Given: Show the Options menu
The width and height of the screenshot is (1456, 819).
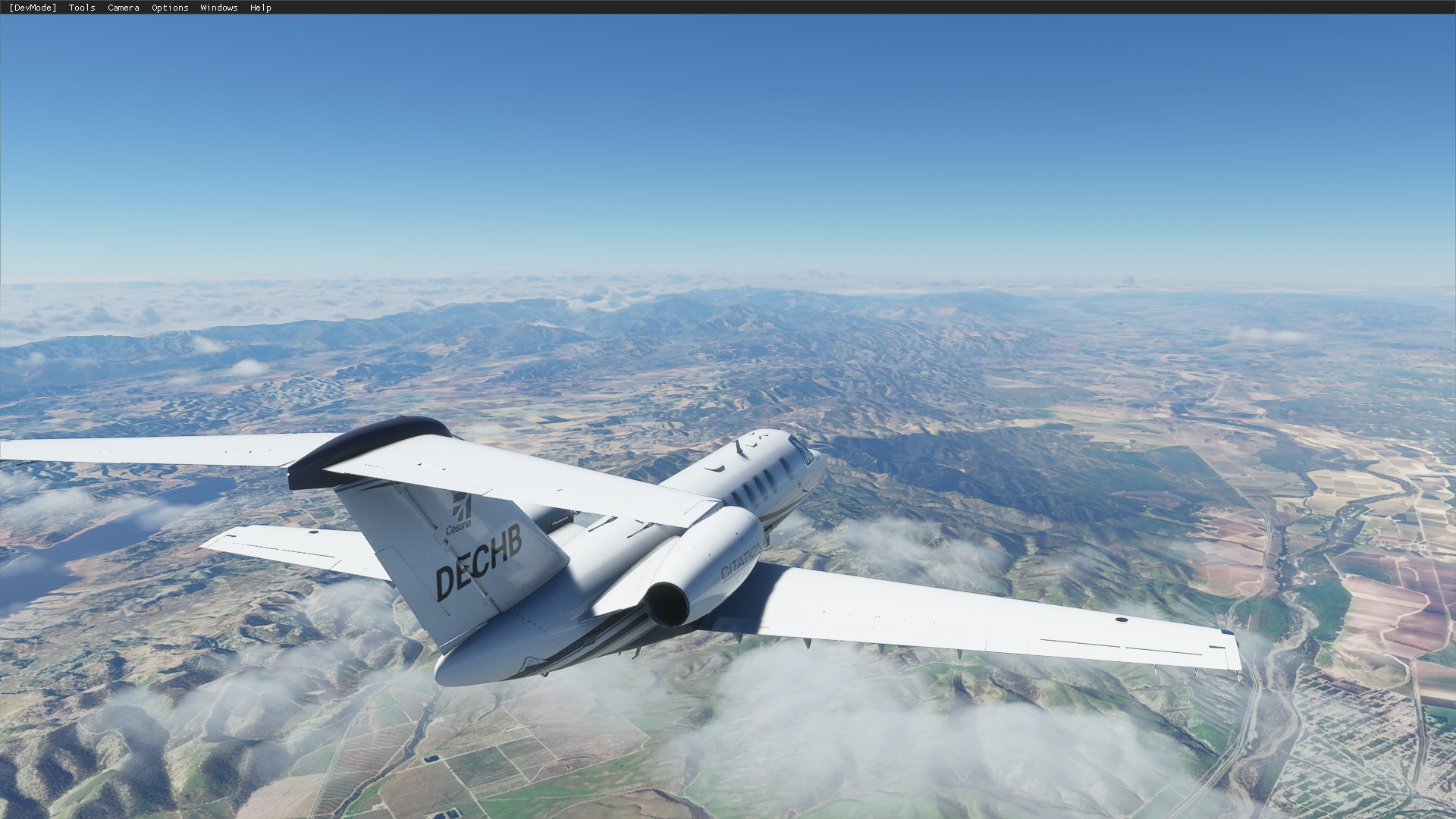Looking at the screenshot, I should [x=170, y=8].
